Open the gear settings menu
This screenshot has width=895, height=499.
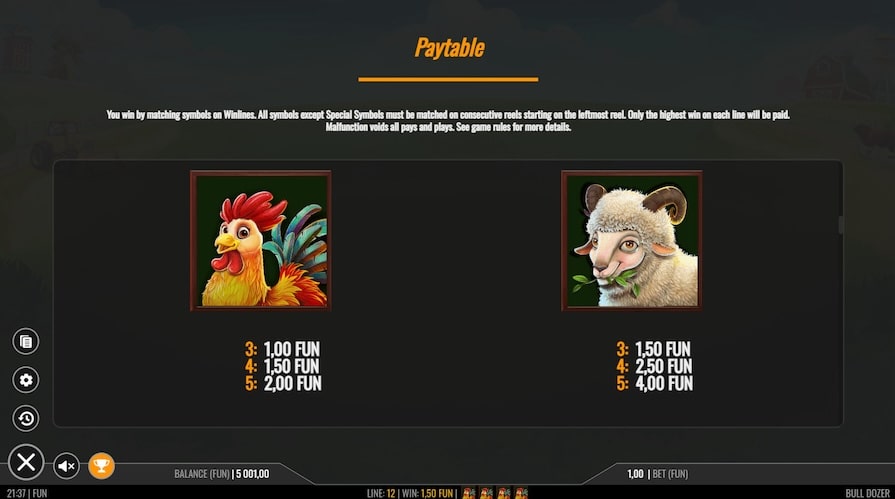[26, 380]
